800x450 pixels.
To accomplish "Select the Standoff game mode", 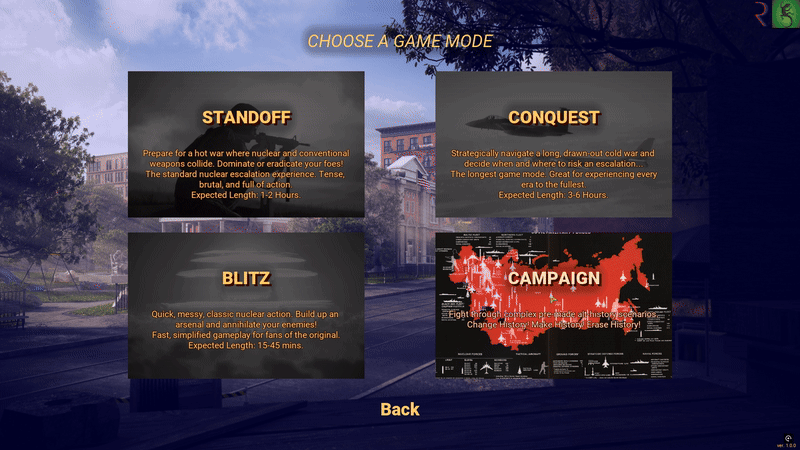I will (x=246, y=144).
